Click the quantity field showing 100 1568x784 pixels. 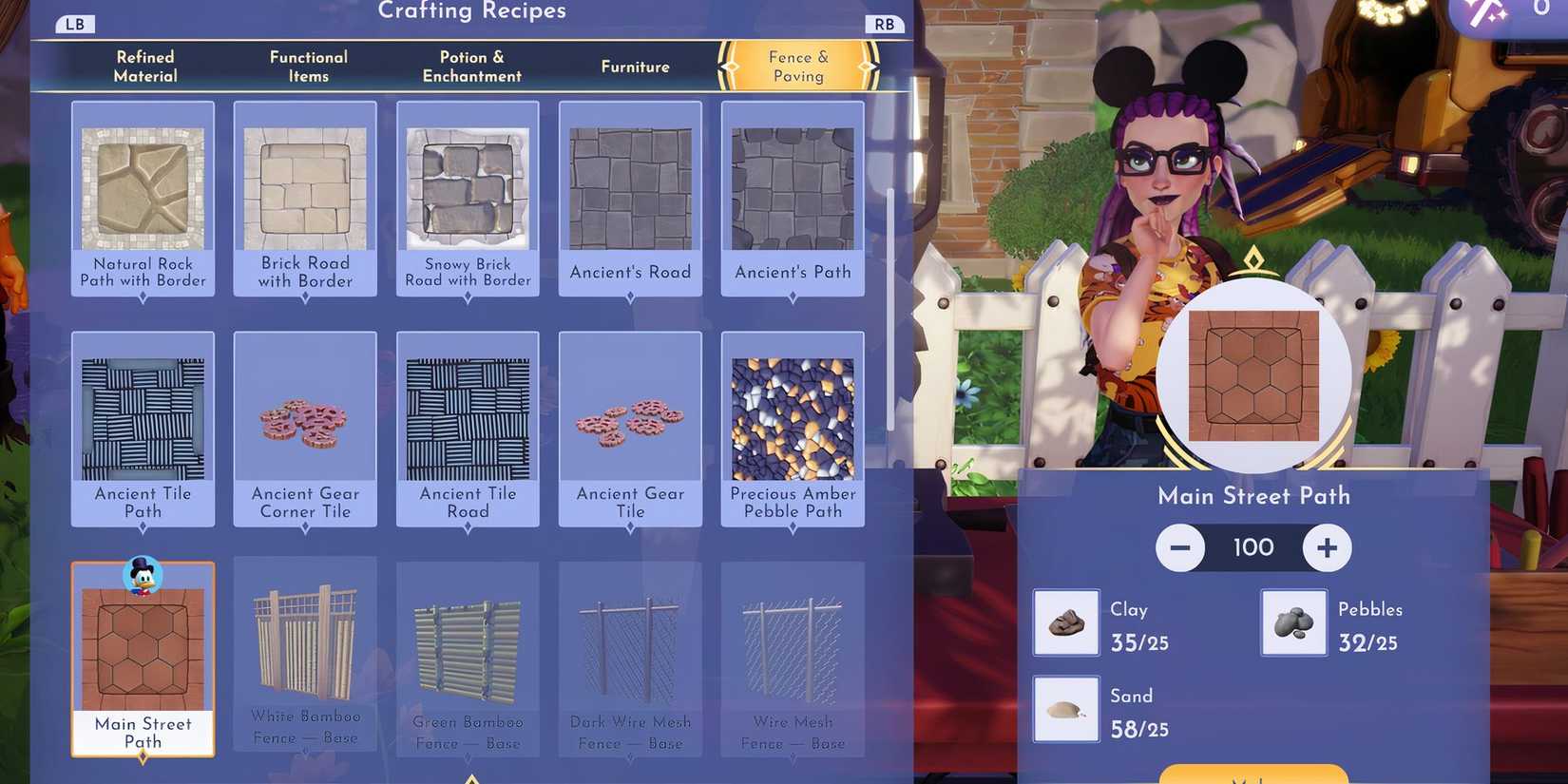coord(1252,547)
